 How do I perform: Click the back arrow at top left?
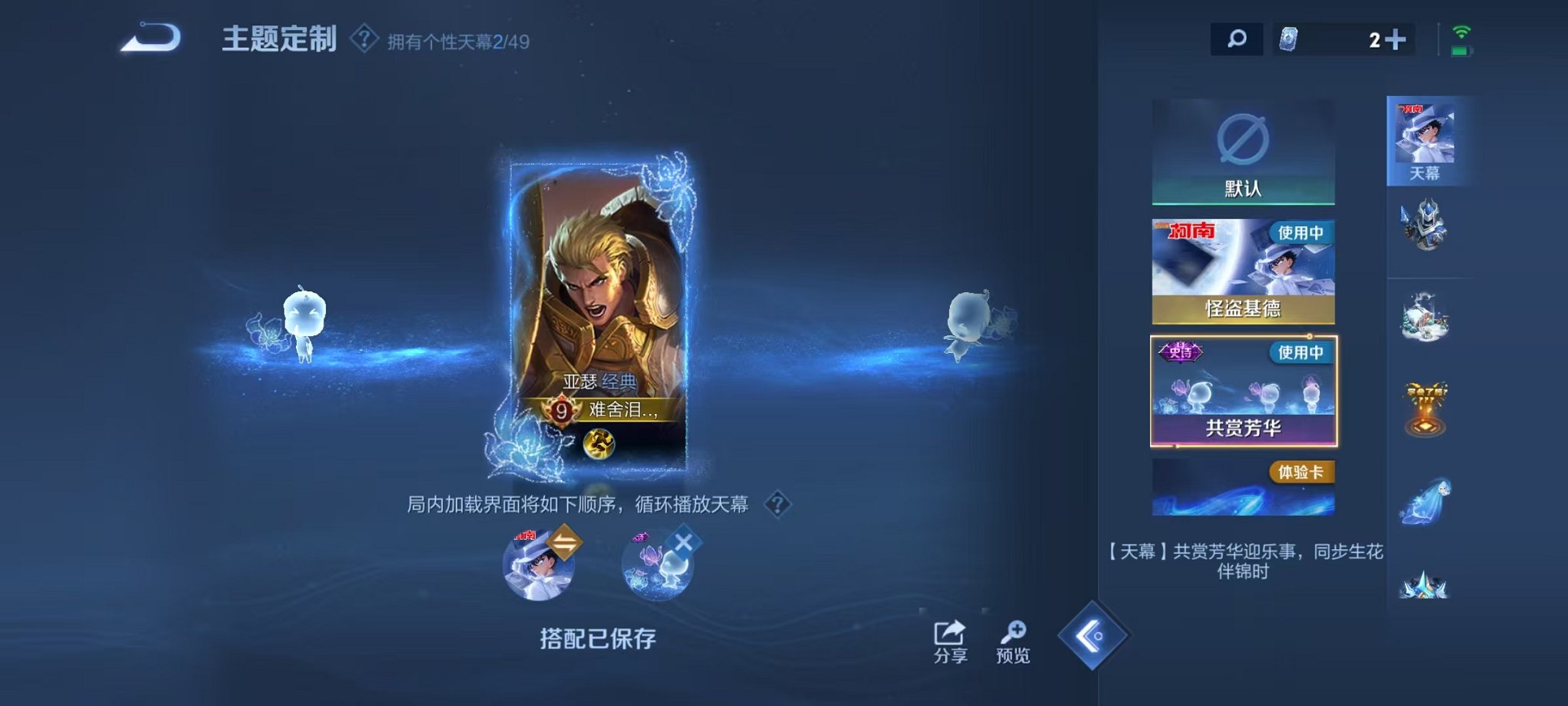150,36
